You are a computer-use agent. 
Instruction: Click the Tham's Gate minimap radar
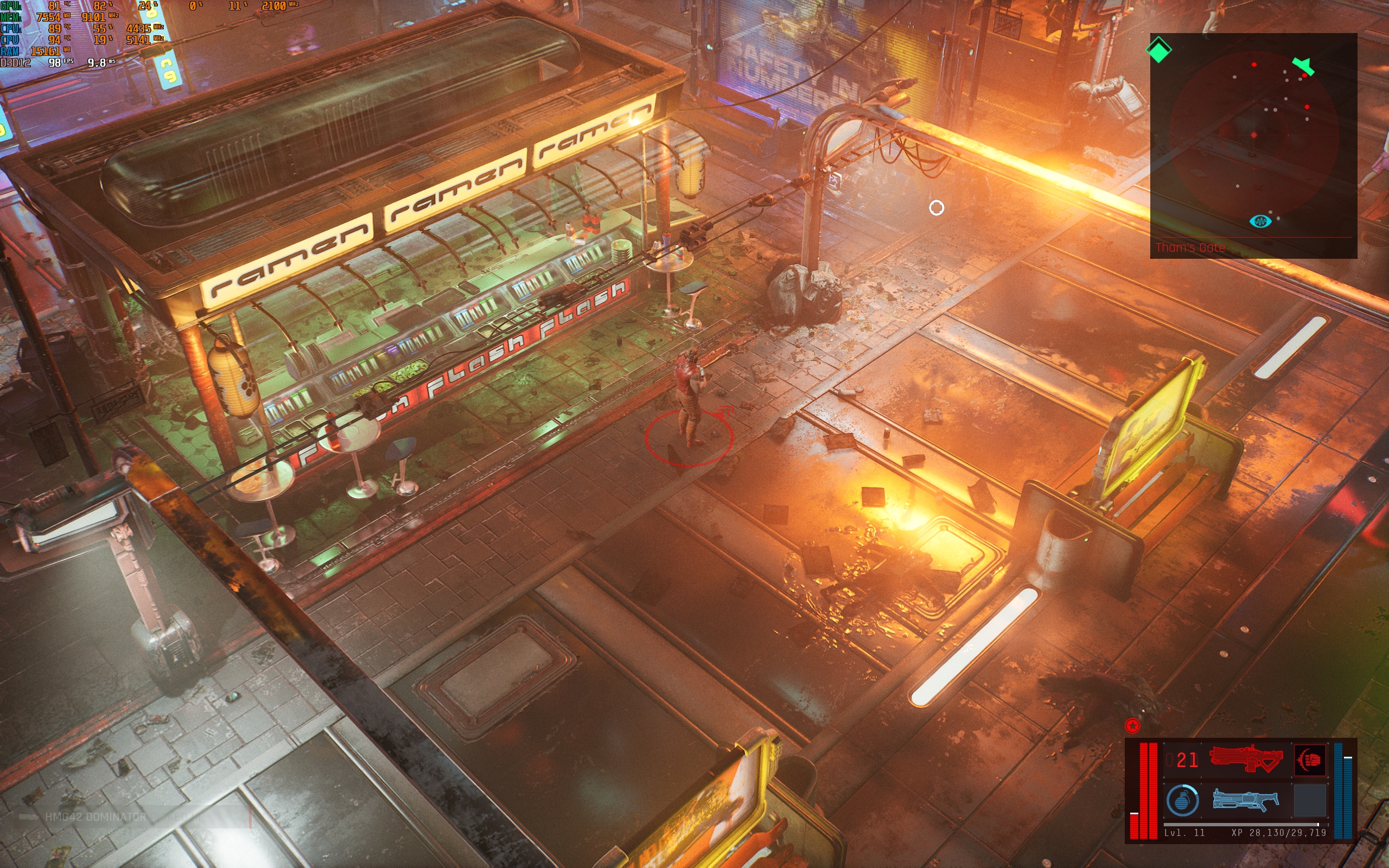[1253, 138]
